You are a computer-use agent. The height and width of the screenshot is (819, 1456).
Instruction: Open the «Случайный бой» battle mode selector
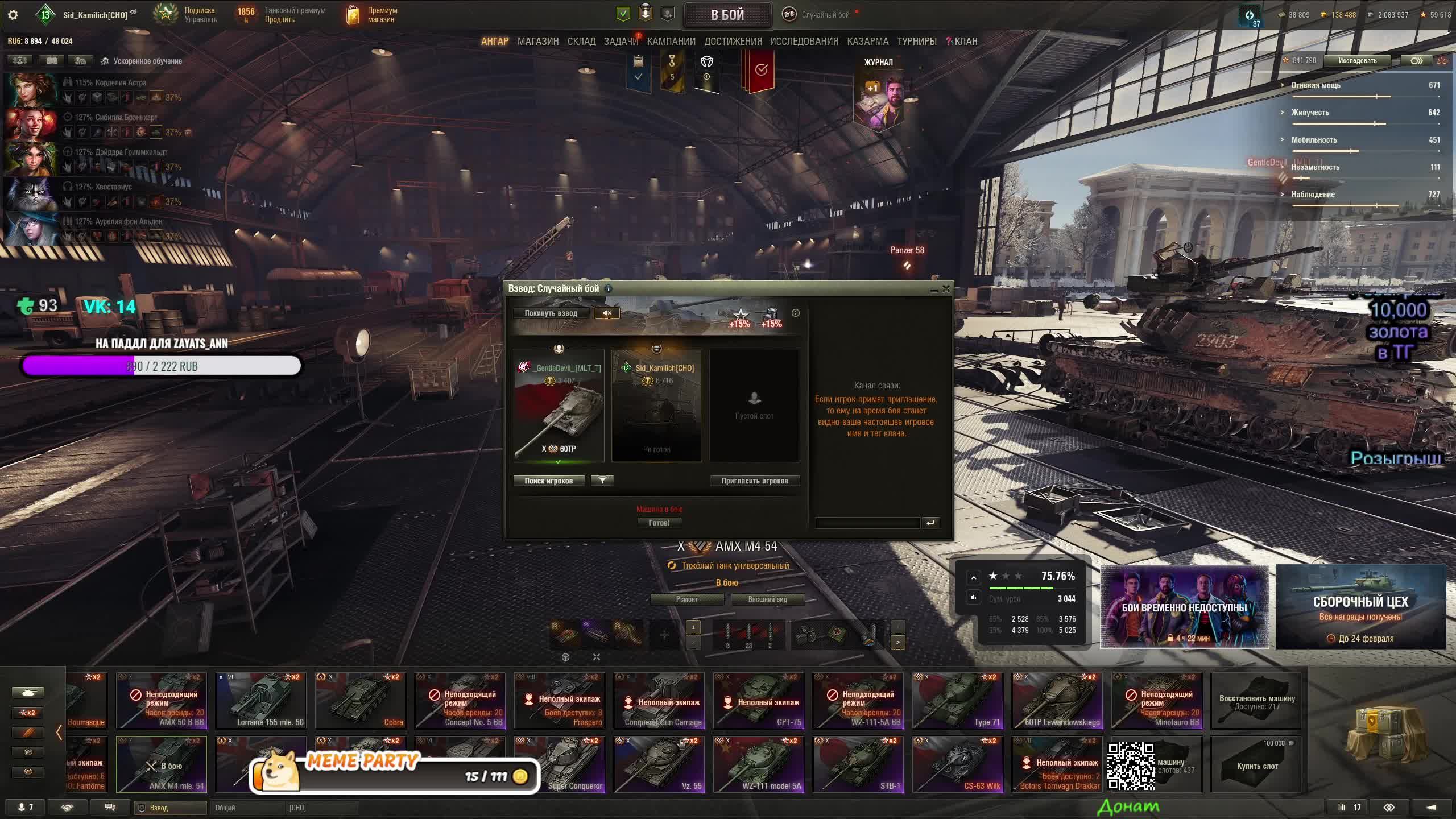pos(824,15)
